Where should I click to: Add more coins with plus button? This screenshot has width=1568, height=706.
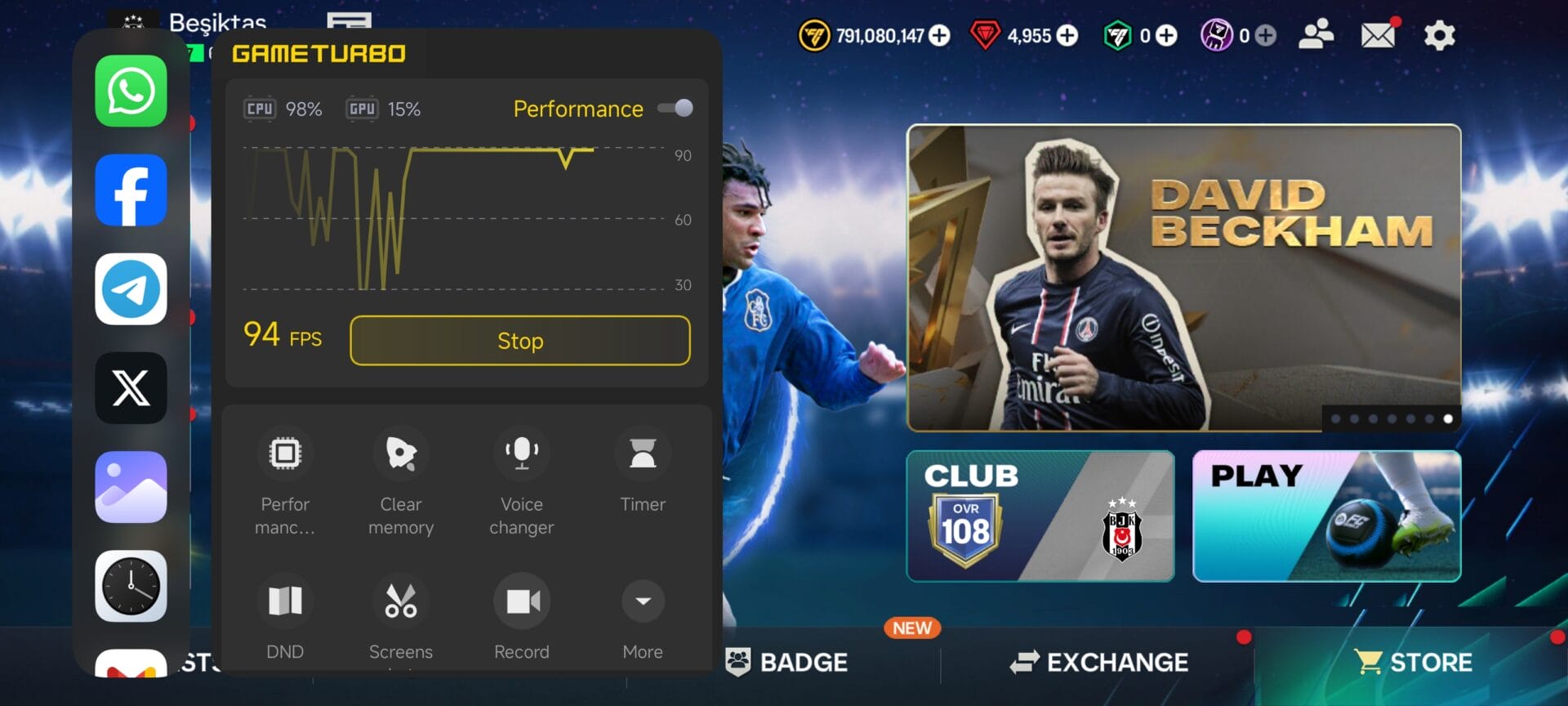tap(940, 35)
